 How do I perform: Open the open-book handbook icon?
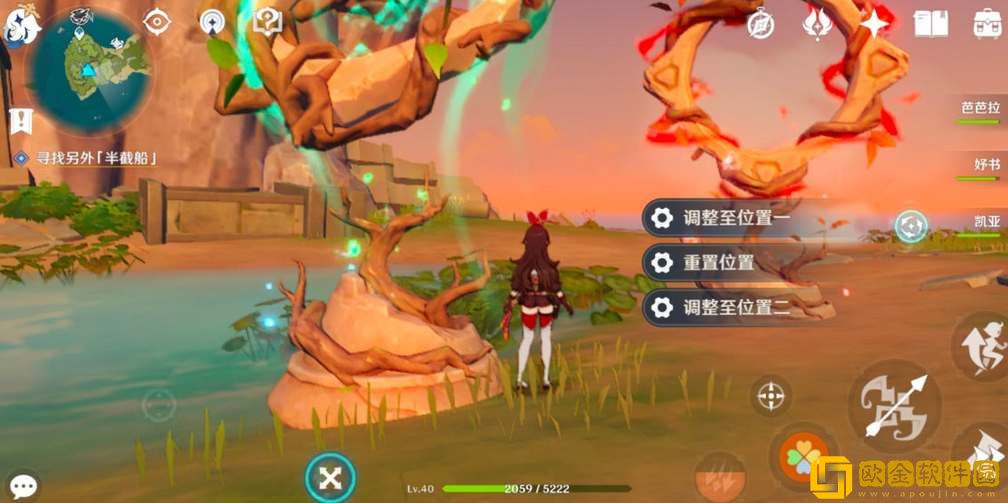point(930,23)
